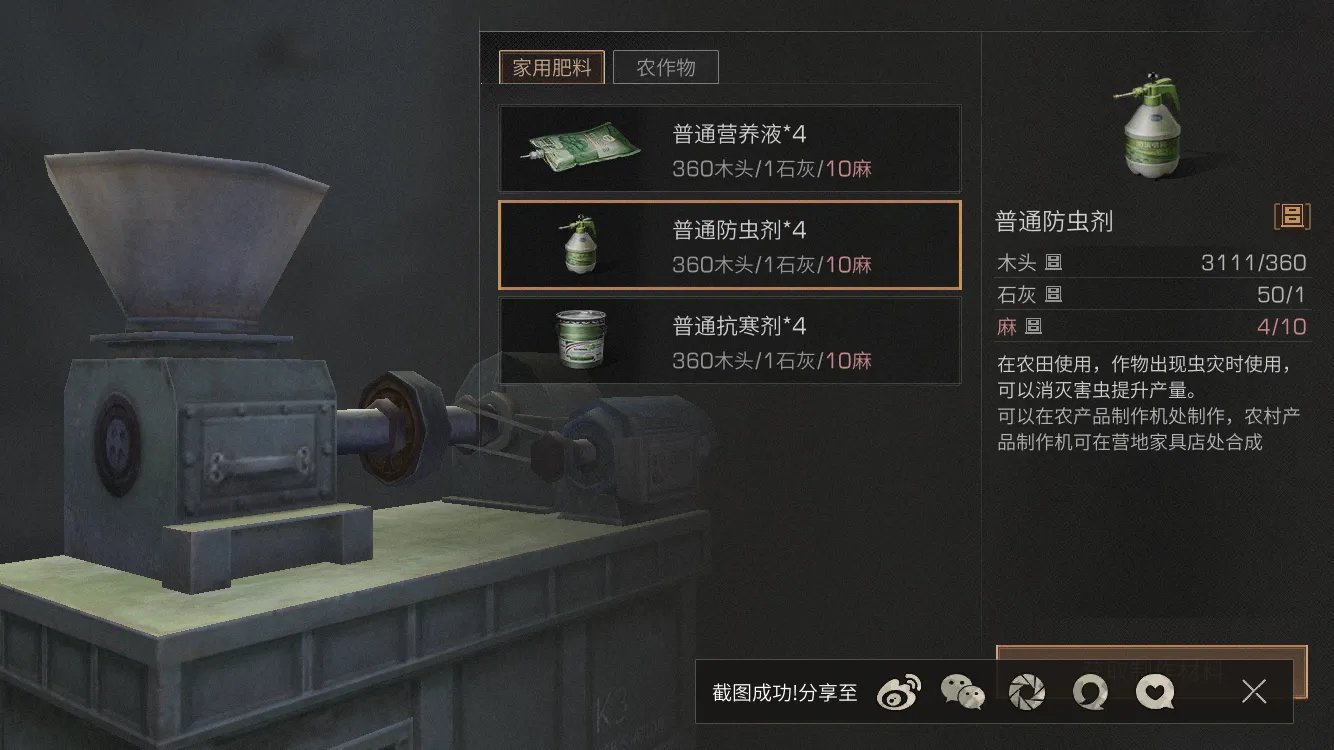Screen dimensions: 1334x750
Task: Click the large 普通防虫剂 preview image
Action: 1150,130
